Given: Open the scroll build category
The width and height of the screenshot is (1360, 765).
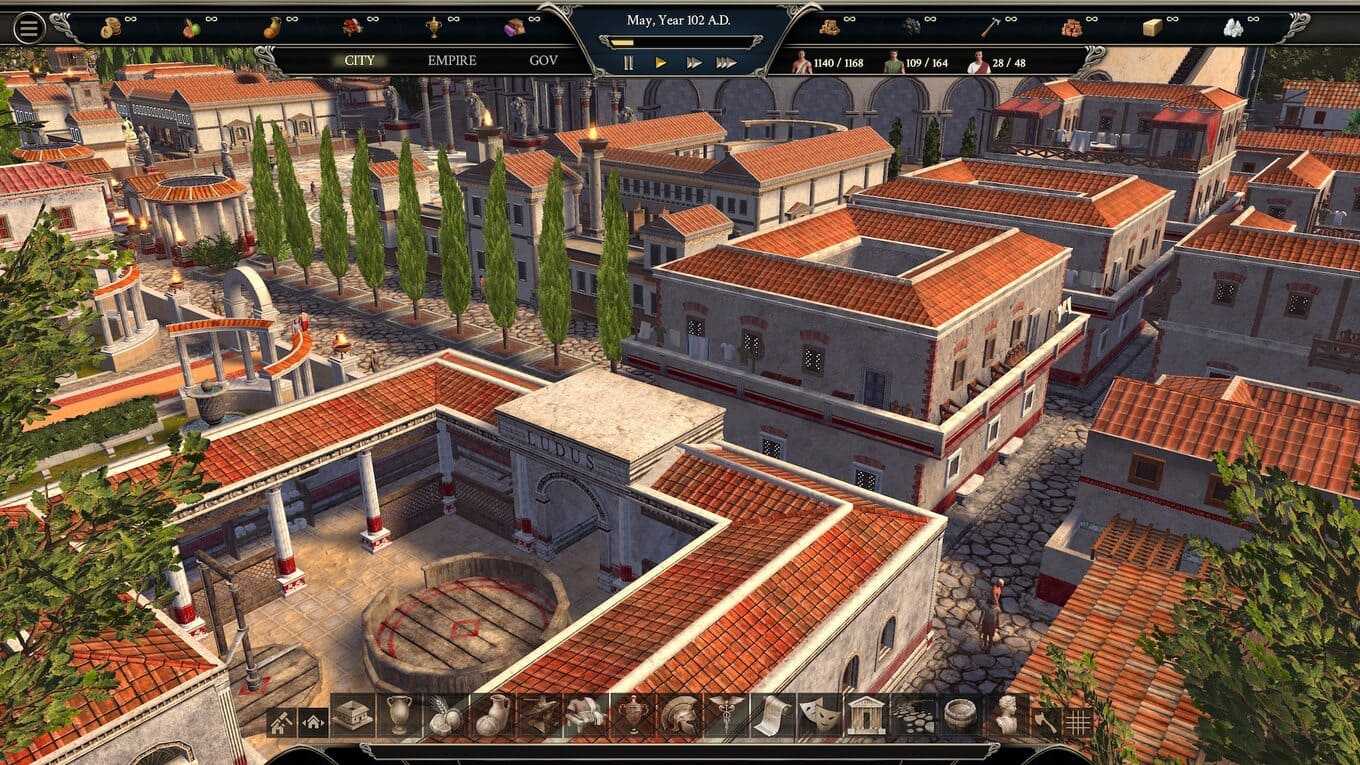Looking at the screenshot, I should pos(772,716).
